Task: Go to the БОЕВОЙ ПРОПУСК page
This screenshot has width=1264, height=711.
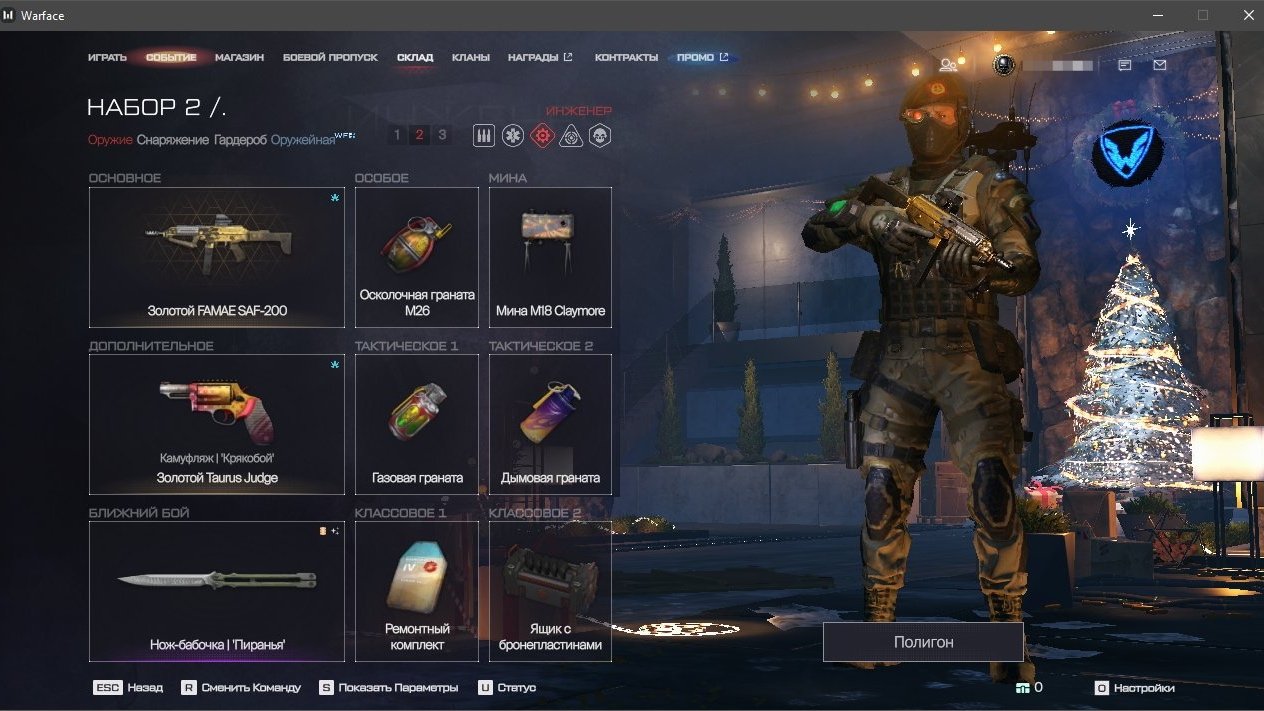Action: [x=330, y=58]
